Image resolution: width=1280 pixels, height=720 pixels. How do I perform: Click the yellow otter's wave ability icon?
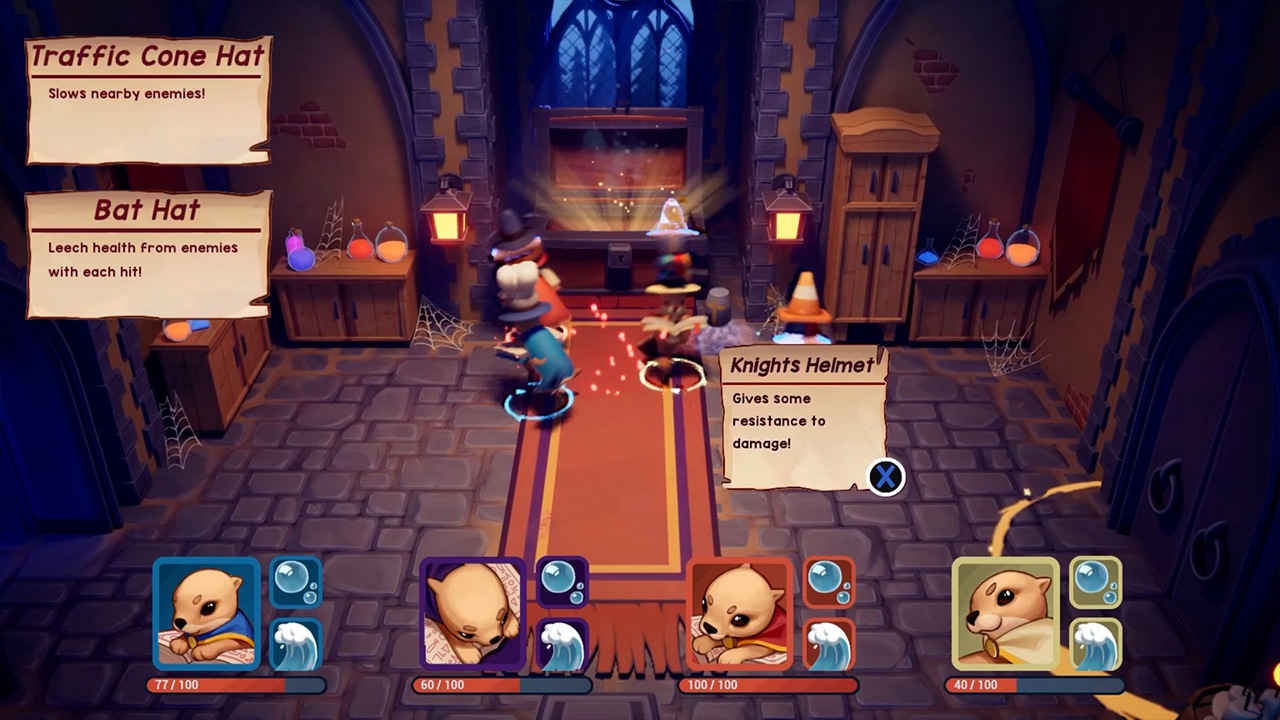(x=1097, y=644)
